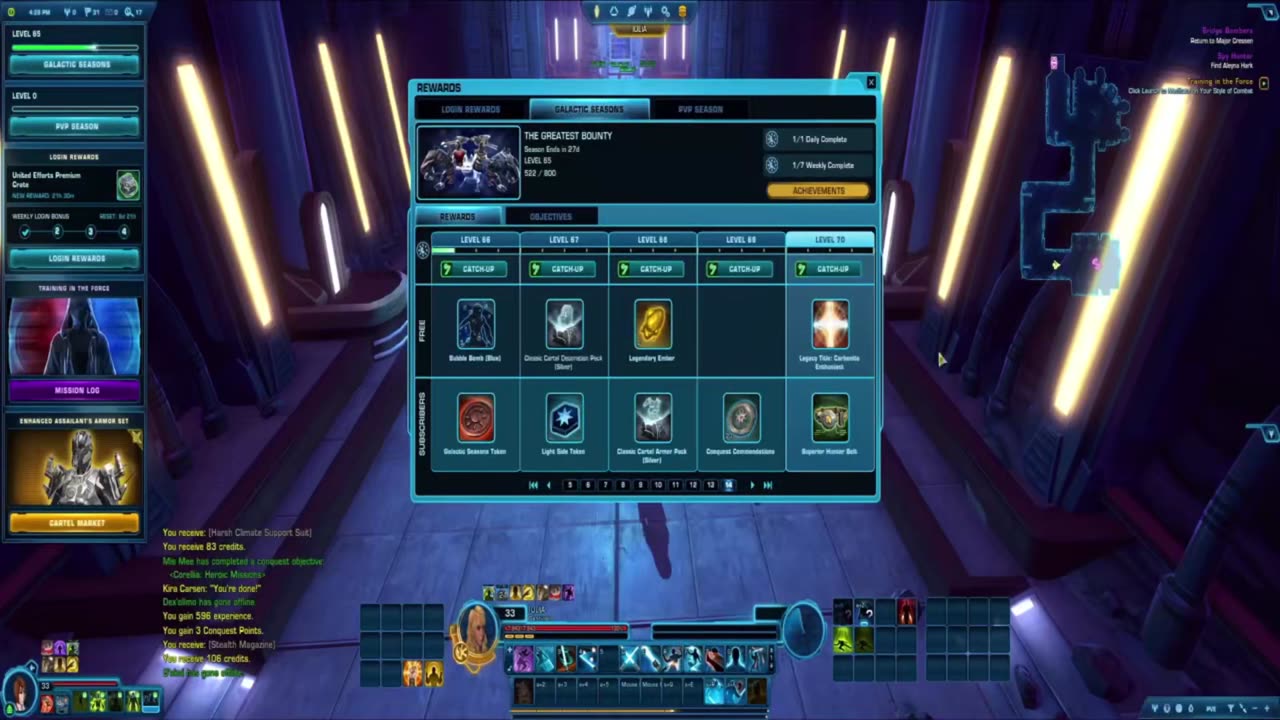
Task: Click the sidebar Login Rewards button
Action: 76,258
